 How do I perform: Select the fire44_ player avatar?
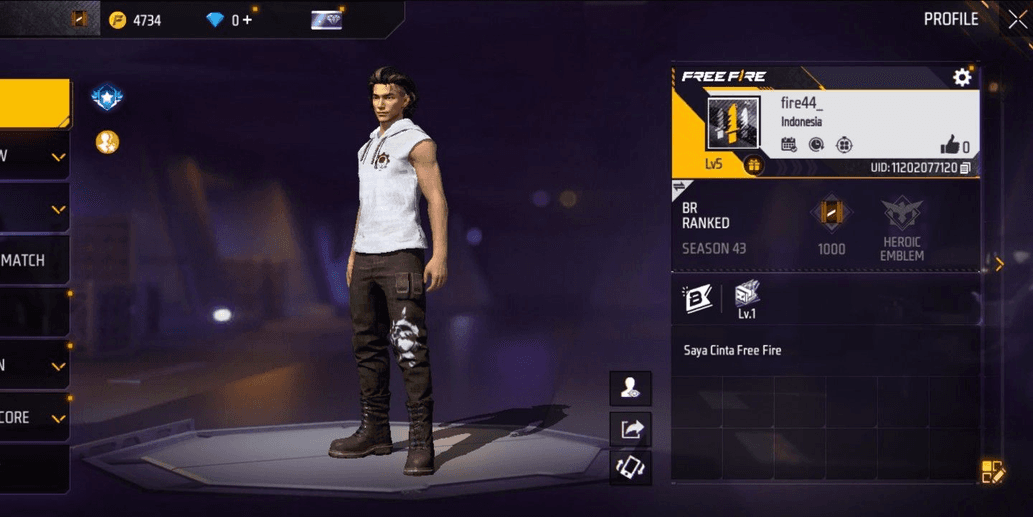(733, 125)
